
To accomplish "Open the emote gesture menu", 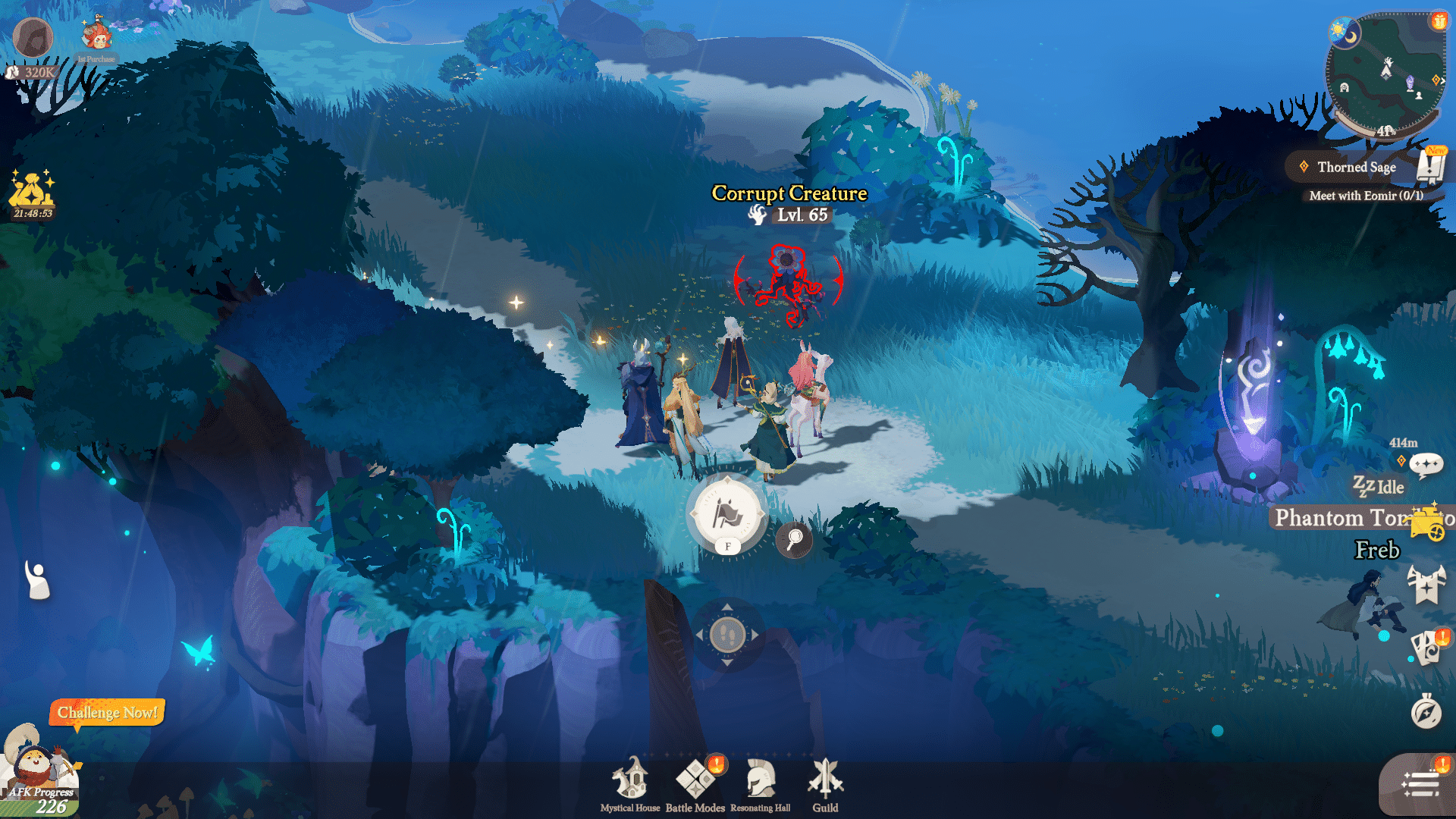I will point(36,580).
